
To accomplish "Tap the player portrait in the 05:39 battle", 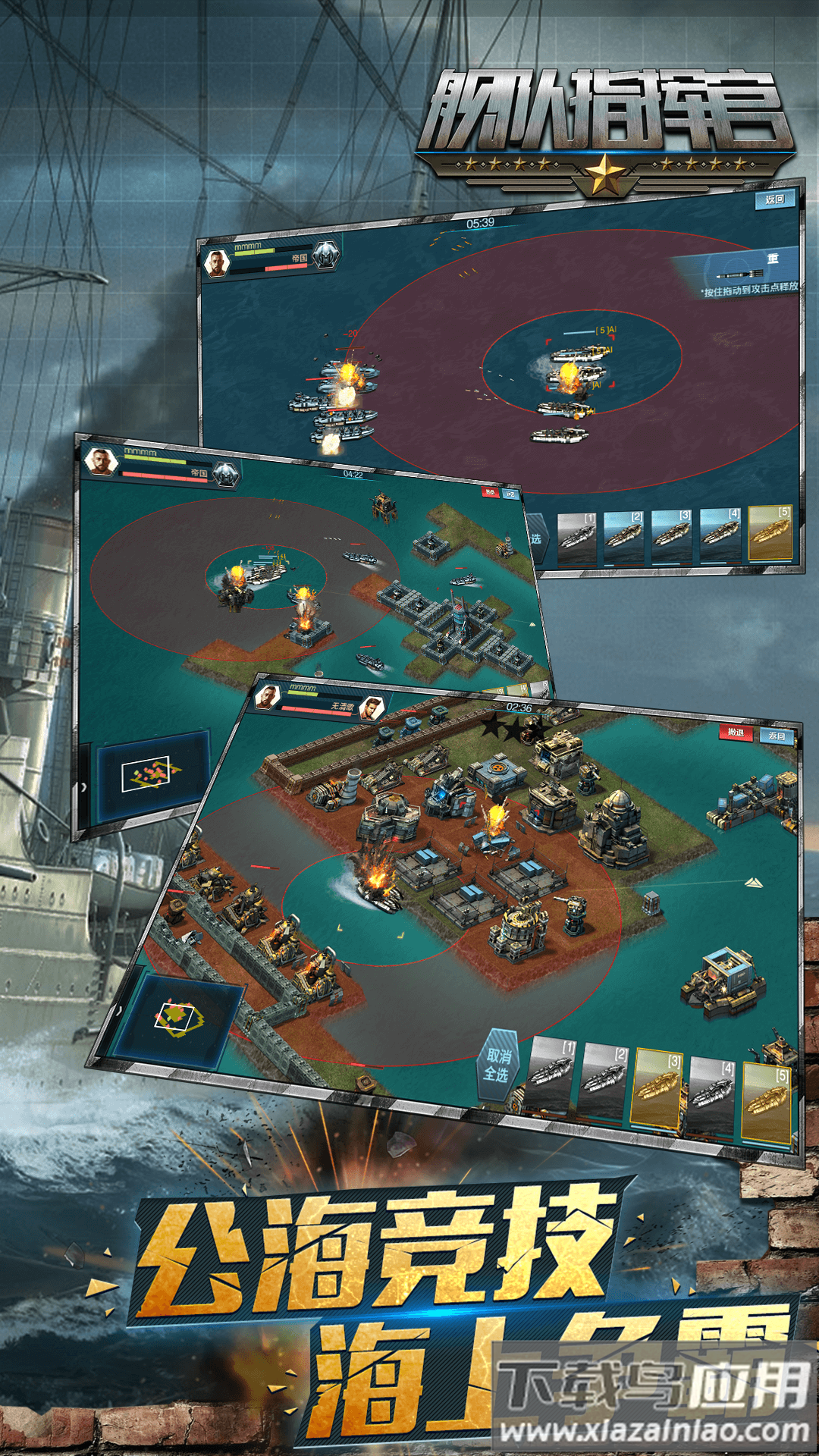I will [x=217, y=263].
